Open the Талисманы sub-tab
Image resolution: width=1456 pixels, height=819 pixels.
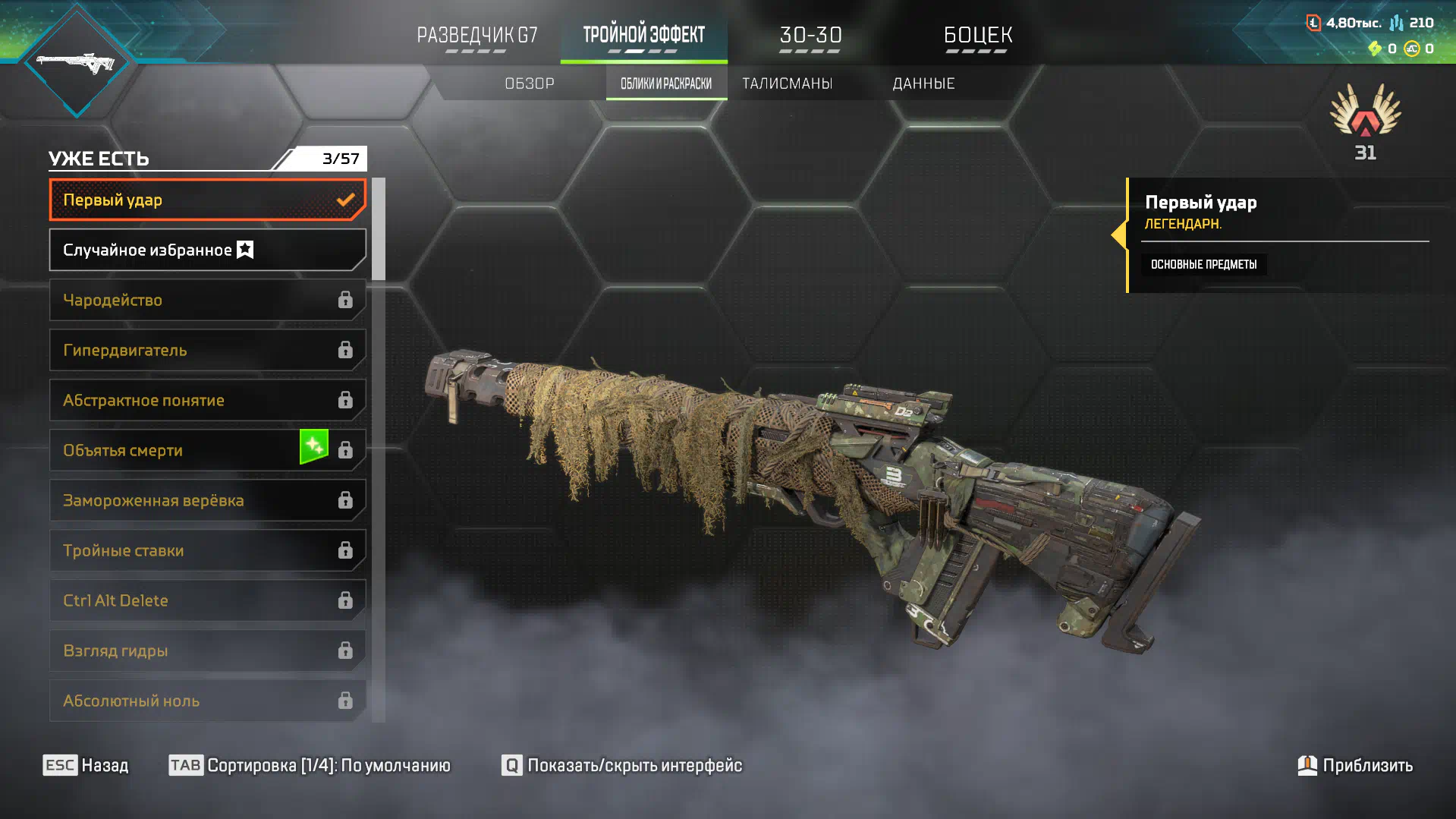(787, 83)
